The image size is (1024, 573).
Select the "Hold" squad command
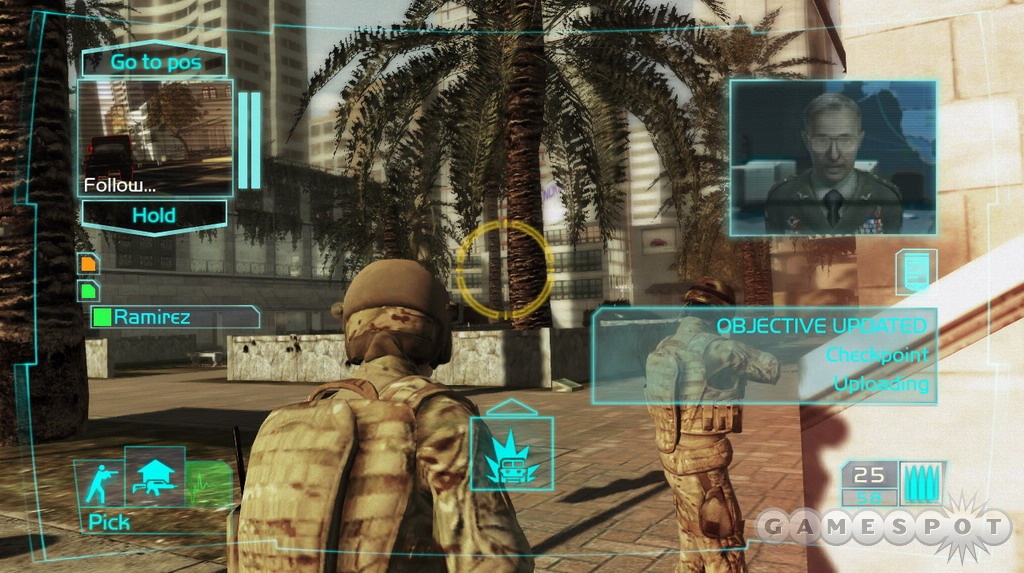[x=154, y=215]
